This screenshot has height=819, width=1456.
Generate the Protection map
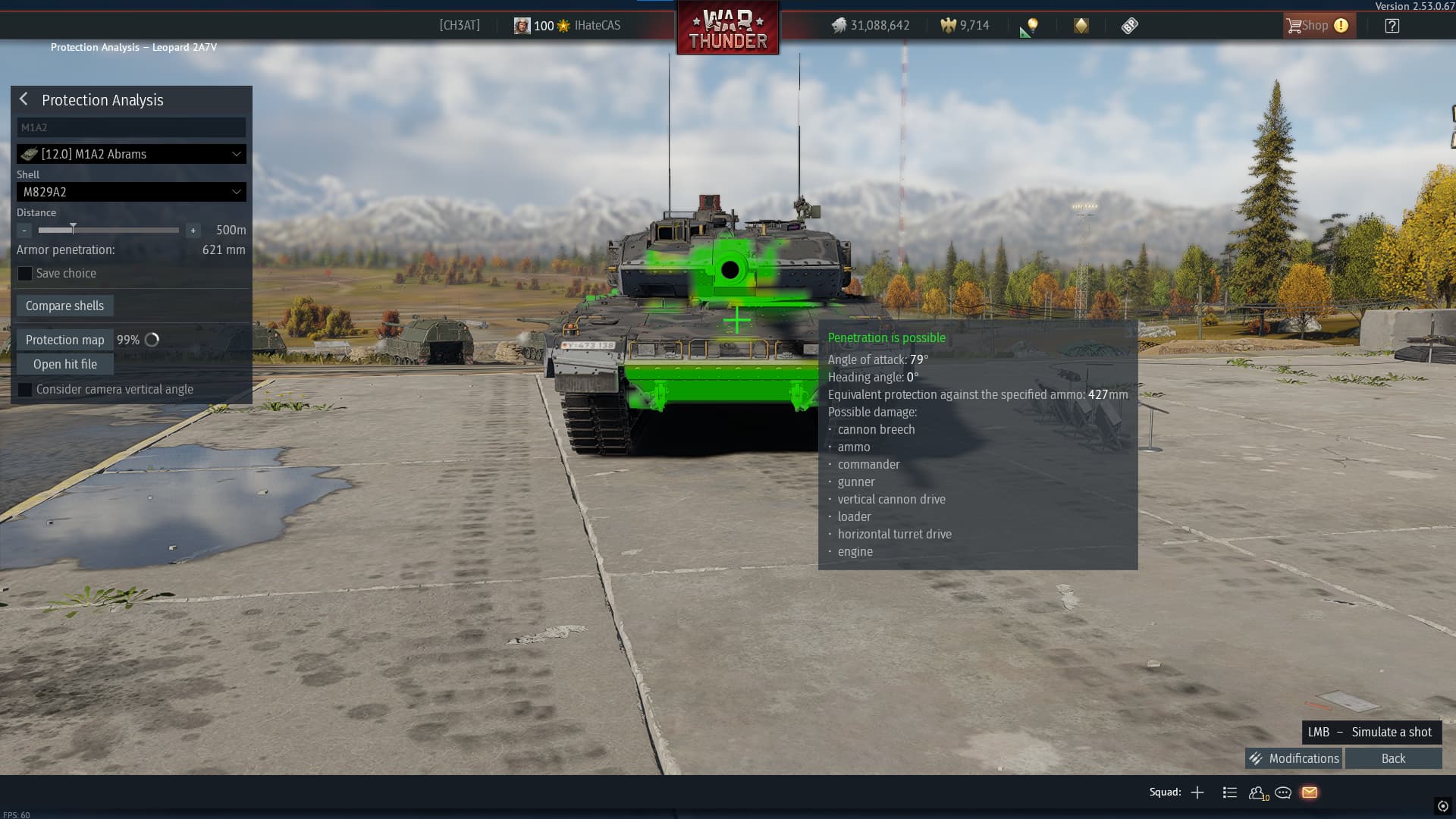[x=64, y=340]
